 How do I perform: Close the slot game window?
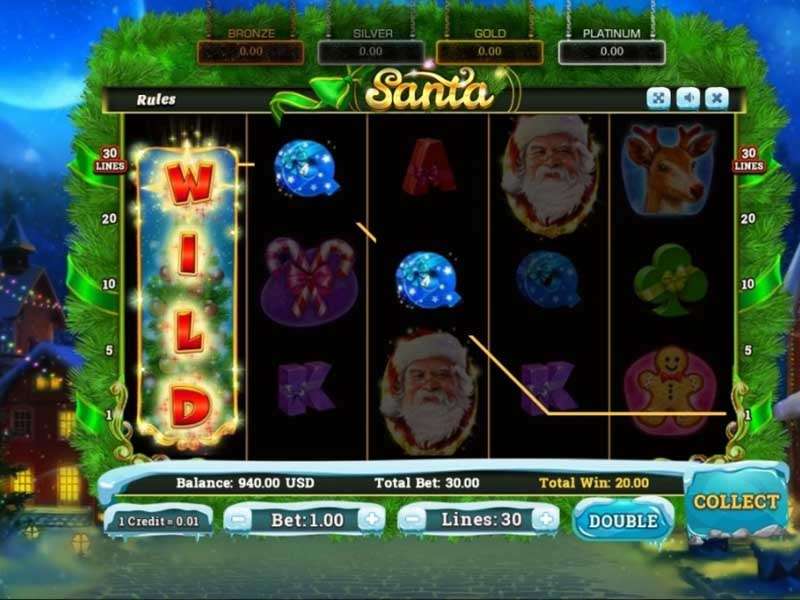[716, 98]
